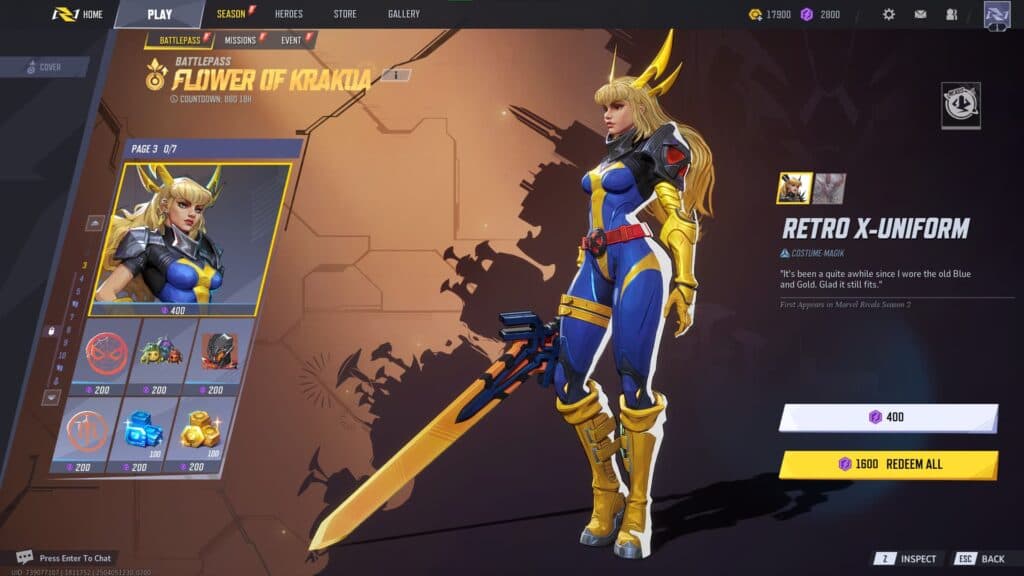Viewport: 1024px width, 576px height.
Task: Open the mail inbox
Action: pyautogui.click(x=920, y=15)
